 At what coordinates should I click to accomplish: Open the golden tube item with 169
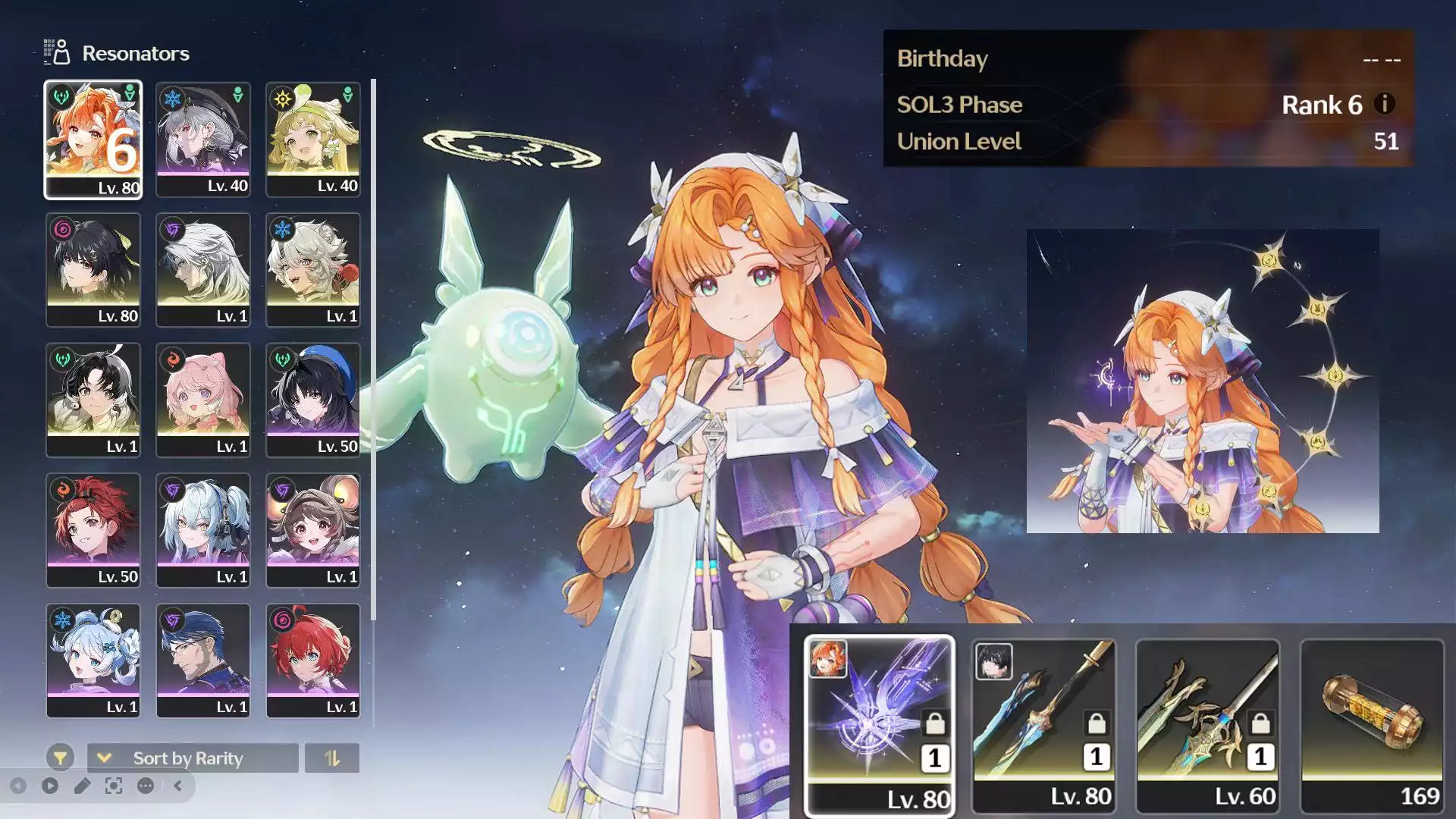tap(1372, 725)
